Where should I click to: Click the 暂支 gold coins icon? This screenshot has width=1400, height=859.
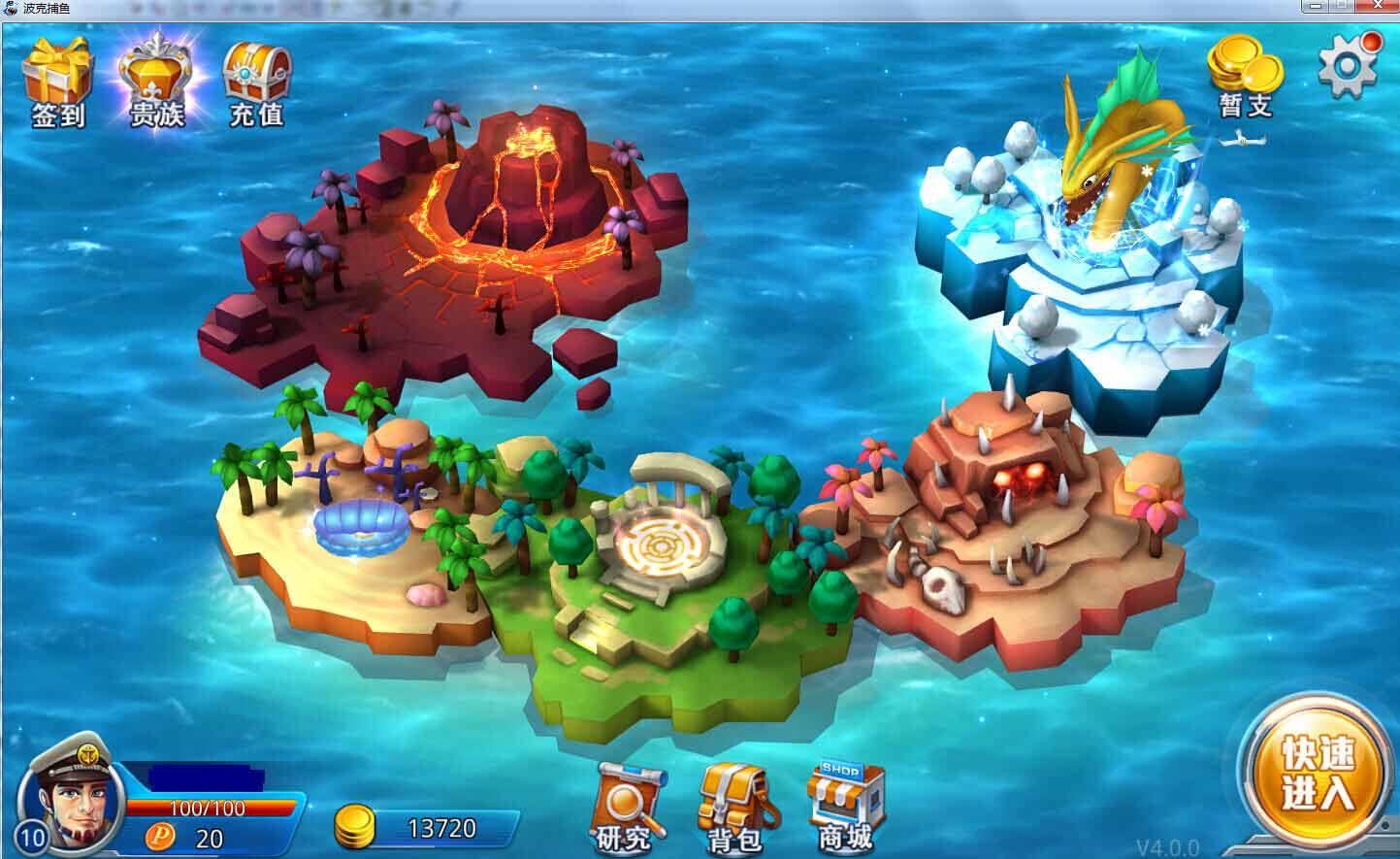[1245, 76]
